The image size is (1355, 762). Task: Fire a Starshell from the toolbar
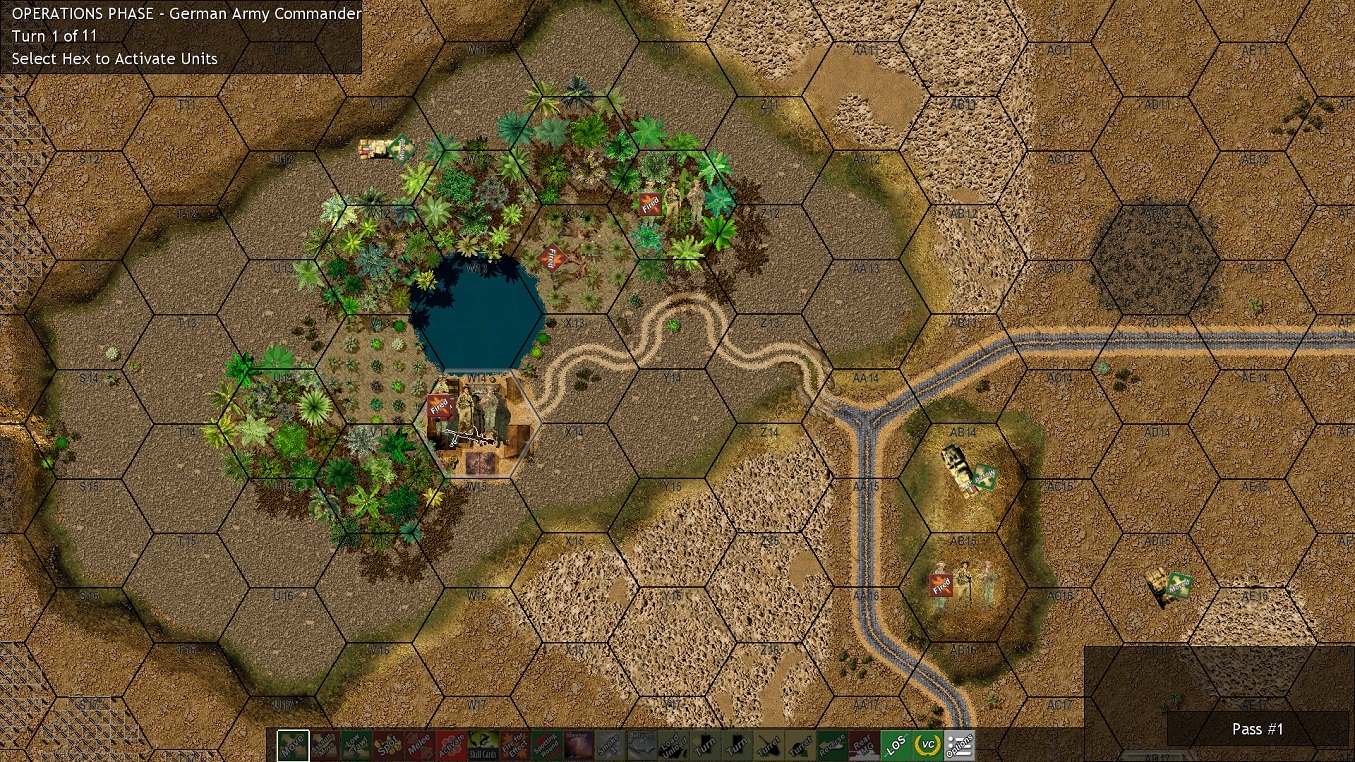coord(578,745)
